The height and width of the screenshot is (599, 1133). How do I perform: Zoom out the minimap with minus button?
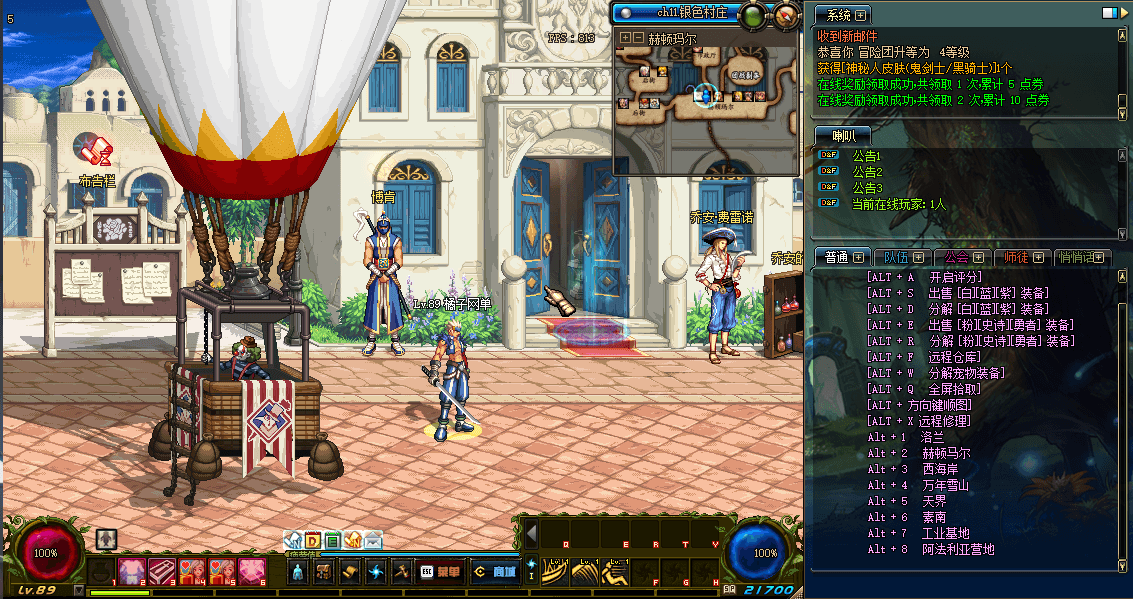click(638, 38)
